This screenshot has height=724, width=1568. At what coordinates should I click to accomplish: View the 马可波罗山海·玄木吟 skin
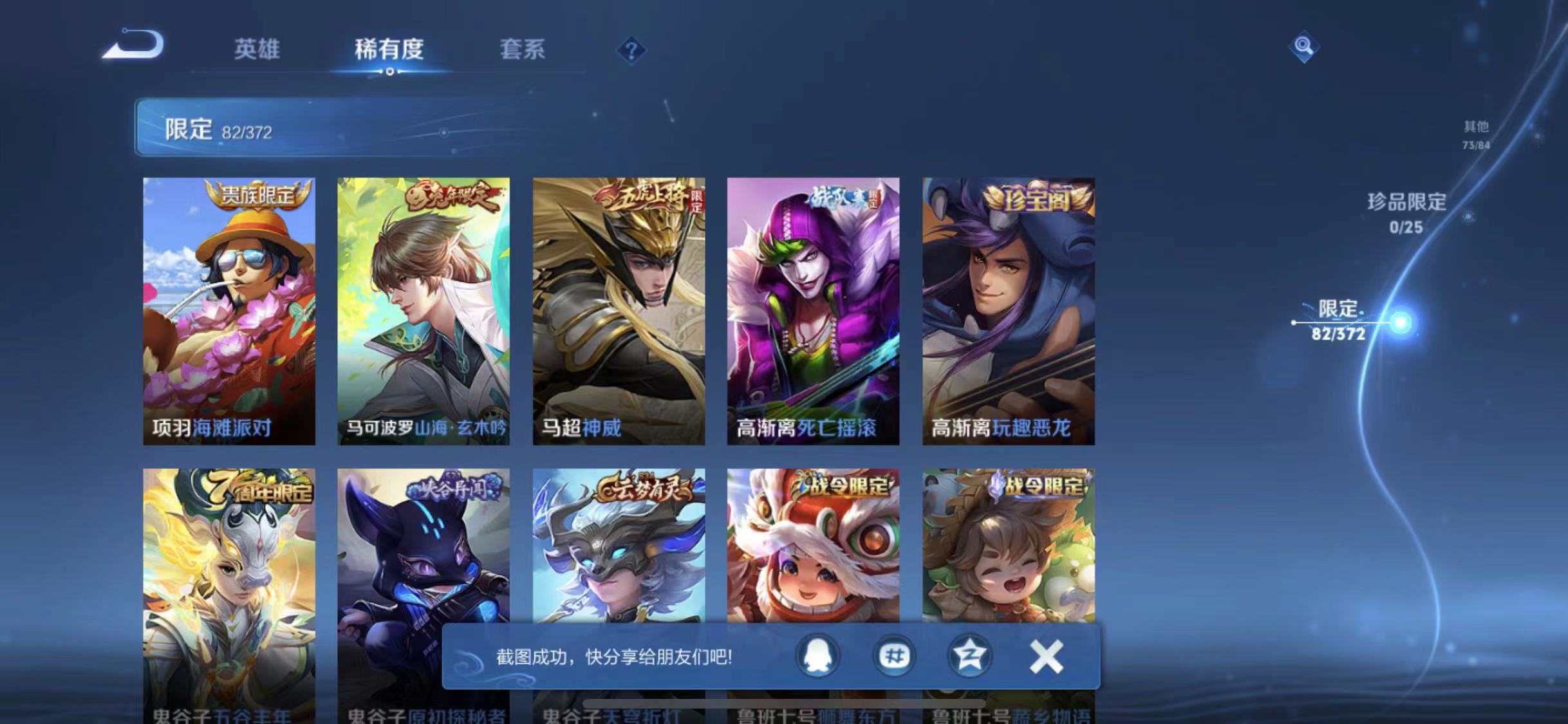pyautogui.click(x=424, y=309)
